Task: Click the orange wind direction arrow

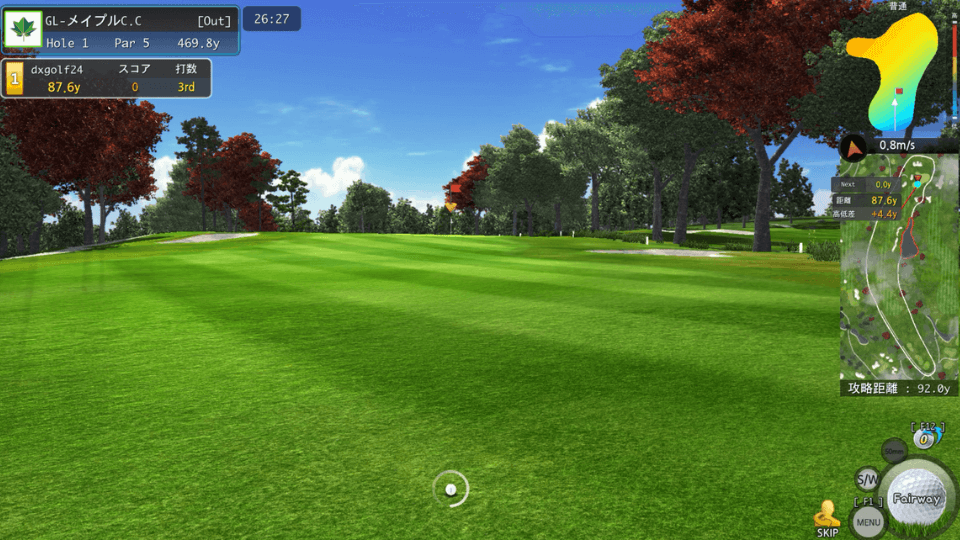Action: pyautogui.click(x=853, y=149)
